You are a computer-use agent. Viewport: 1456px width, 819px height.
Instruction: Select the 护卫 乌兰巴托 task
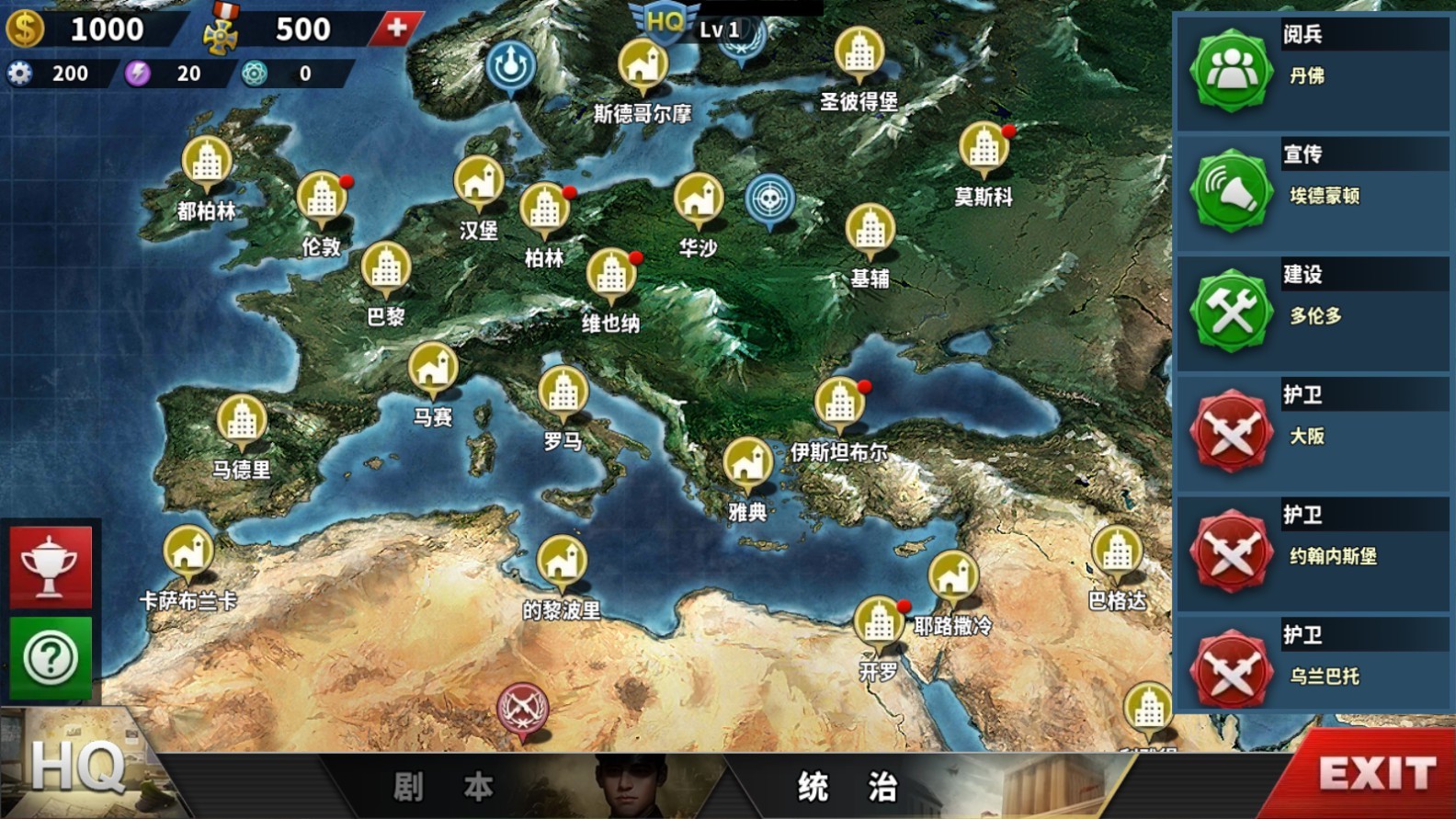tap(1313, 672)
